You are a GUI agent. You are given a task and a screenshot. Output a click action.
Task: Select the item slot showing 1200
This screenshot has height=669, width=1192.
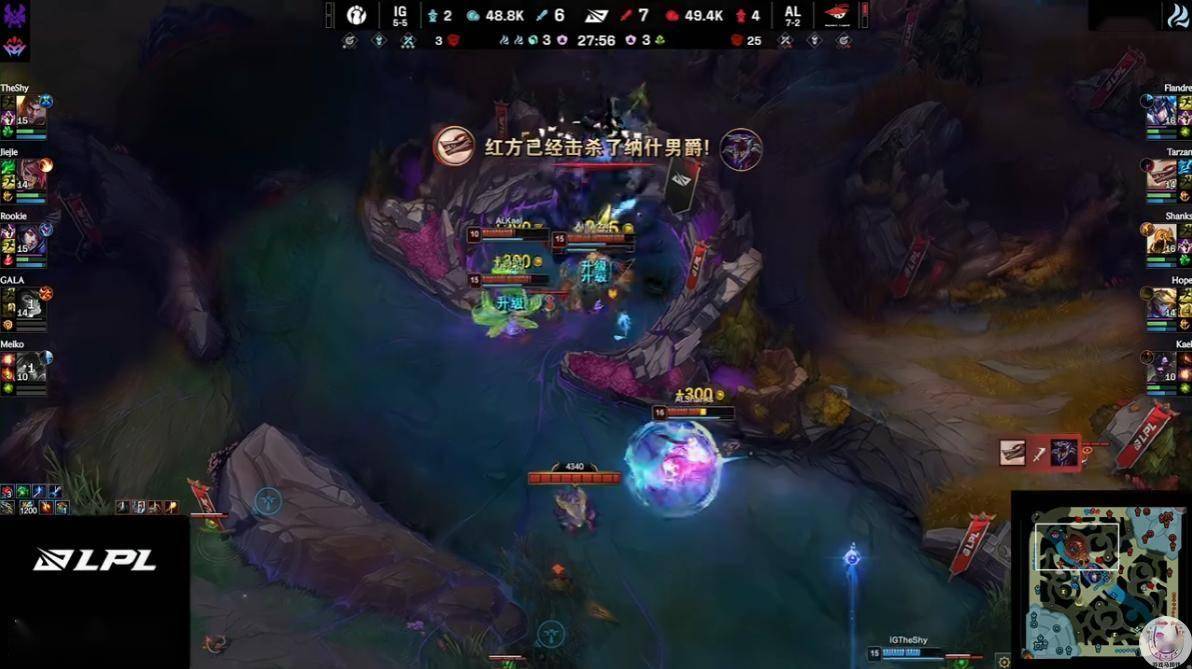26,507
